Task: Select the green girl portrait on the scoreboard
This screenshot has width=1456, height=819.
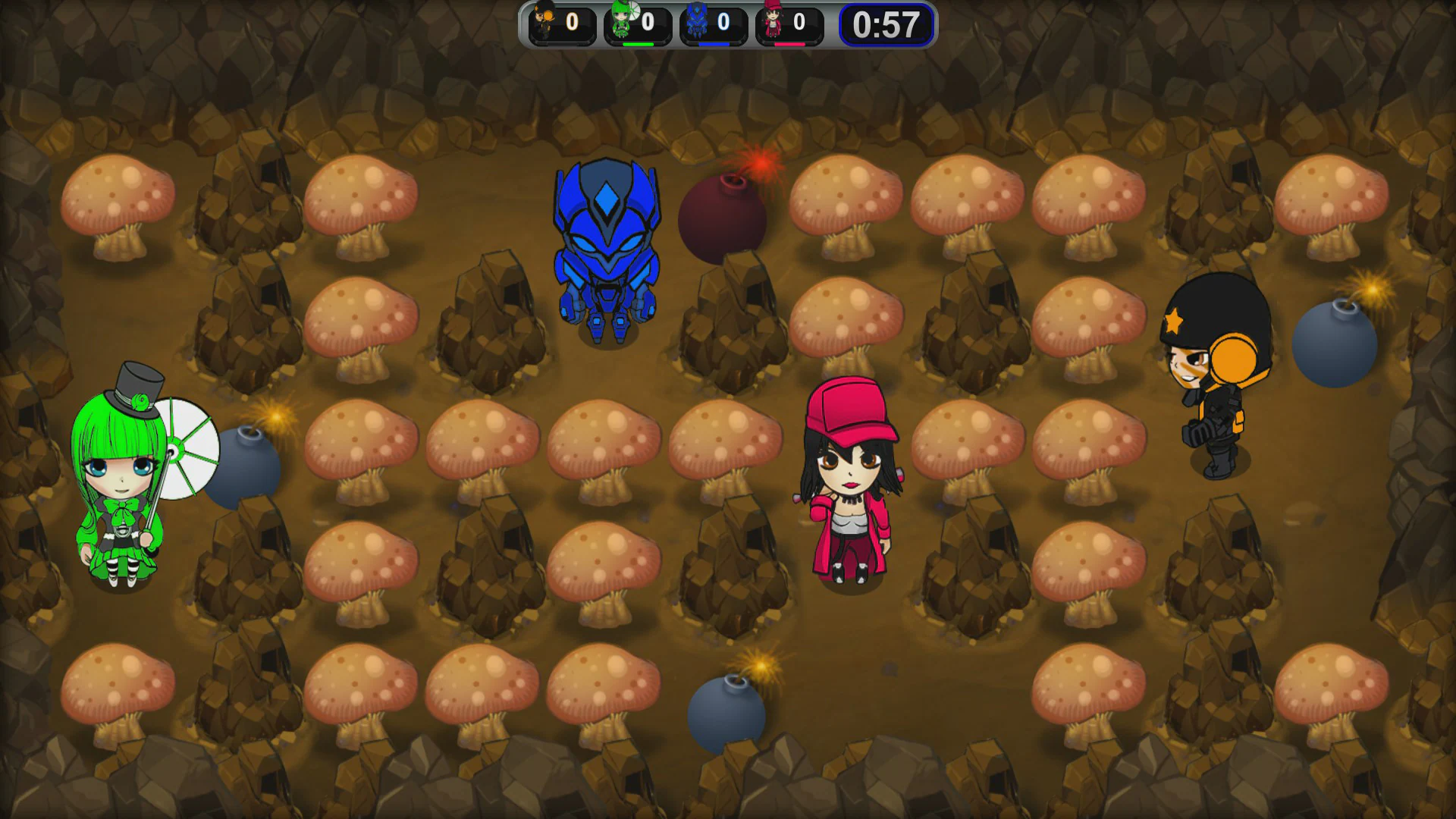Action: pyautogui.click(x=620, y=22)
